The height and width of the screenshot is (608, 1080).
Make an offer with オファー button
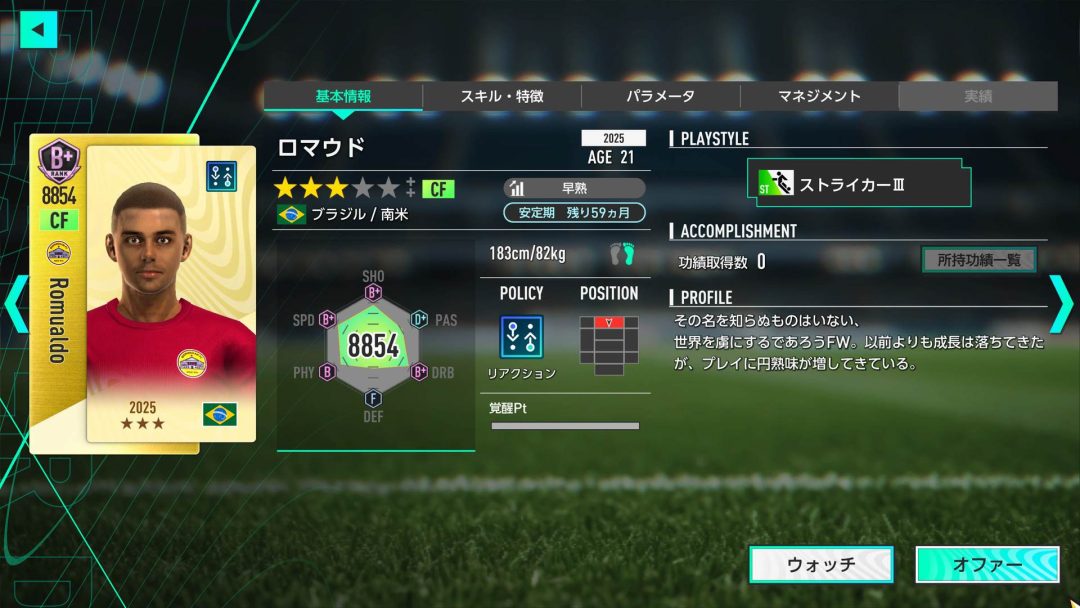point(987,564)
